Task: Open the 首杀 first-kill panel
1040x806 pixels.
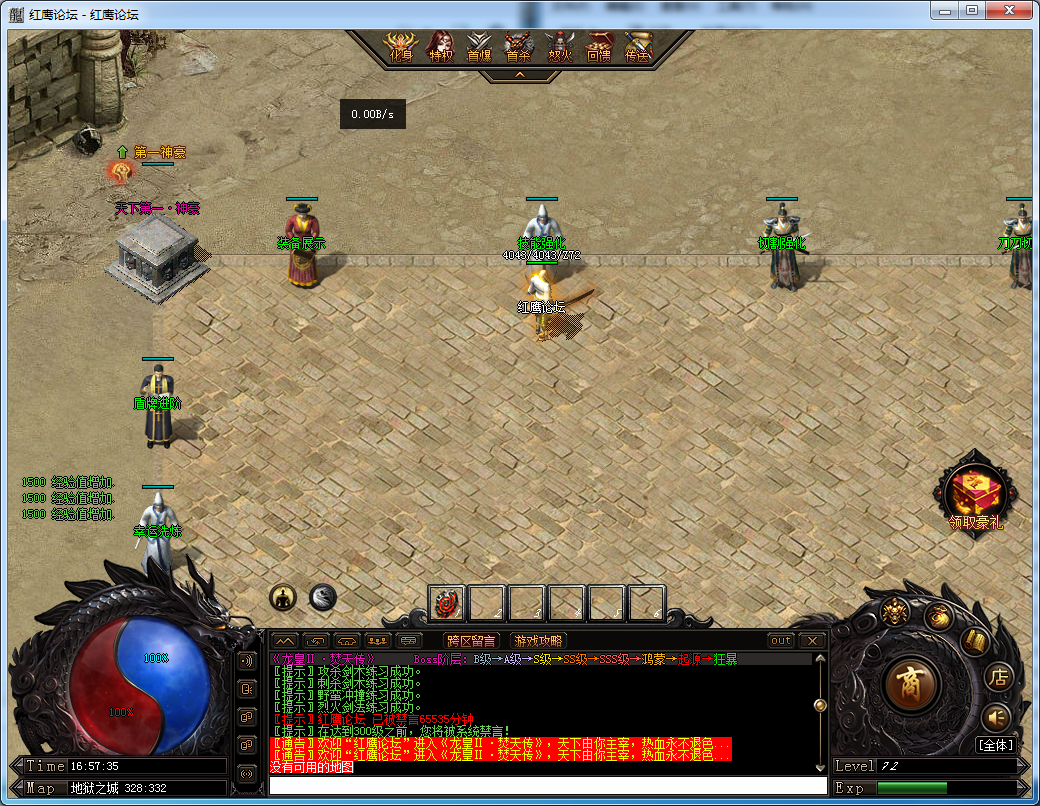Action: coord(518,47)
